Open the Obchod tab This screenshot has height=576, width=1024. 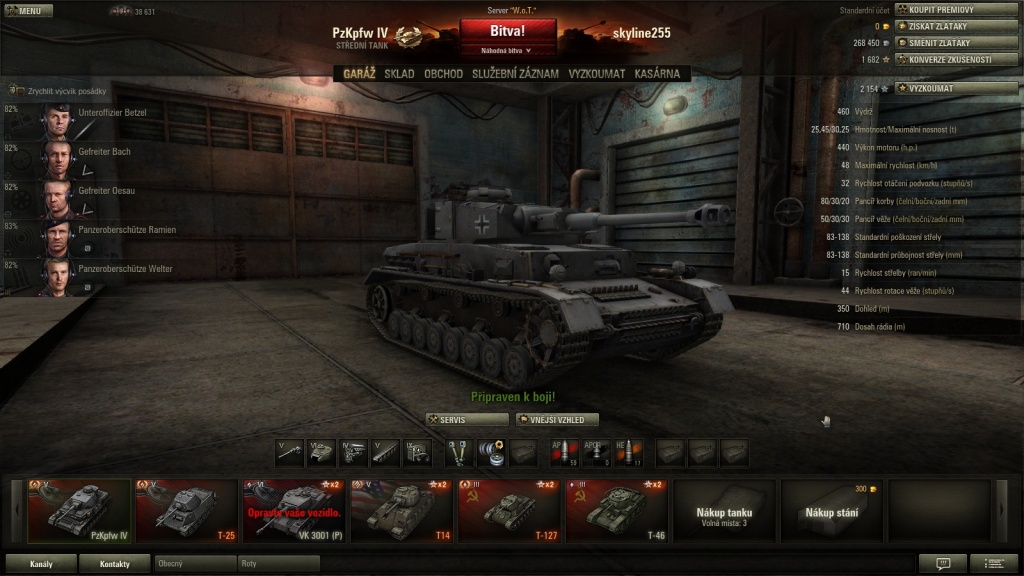tap(443, 73)
